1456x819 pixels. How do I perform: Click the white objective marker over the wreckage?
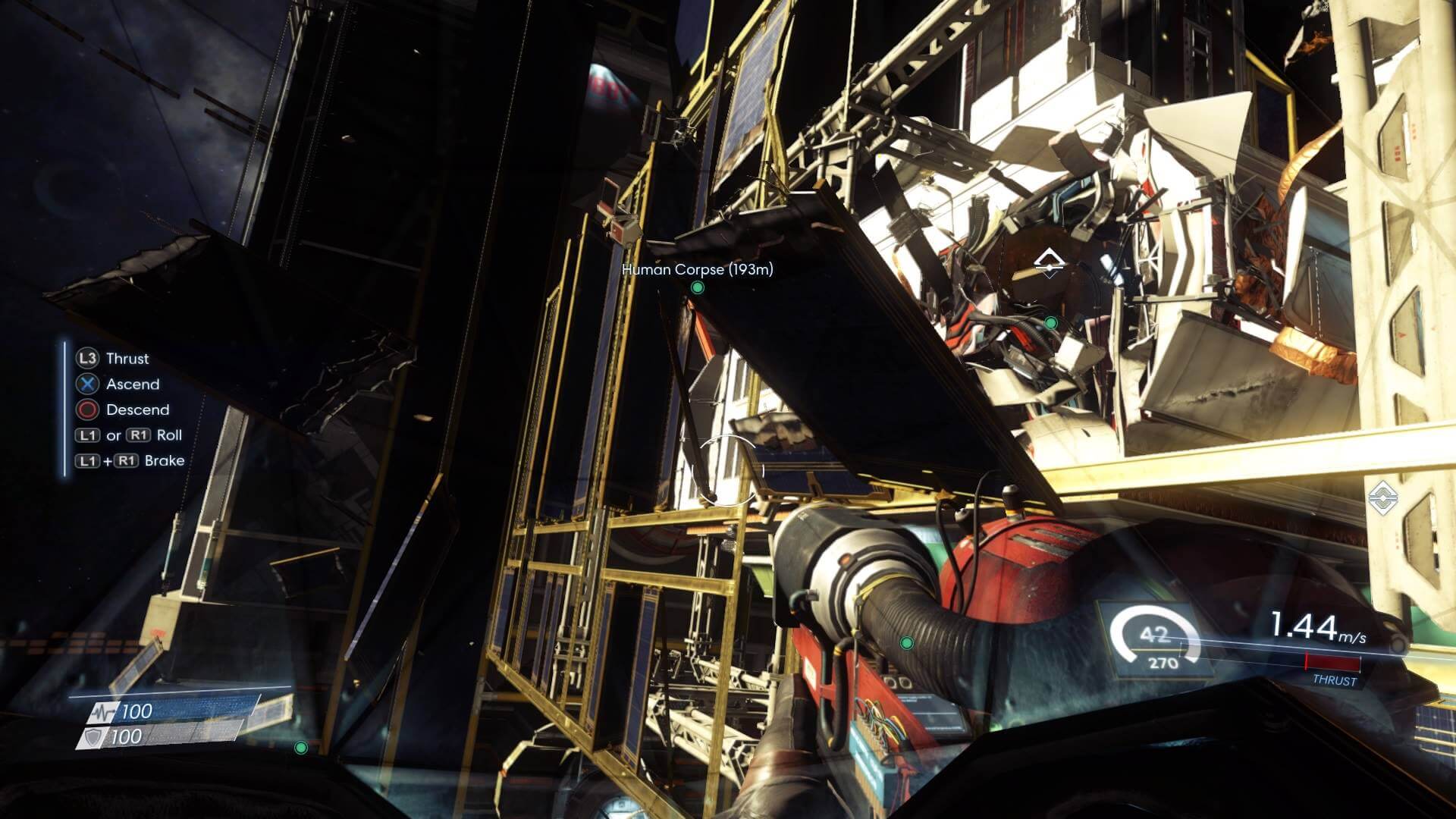tap(1050, 262)
